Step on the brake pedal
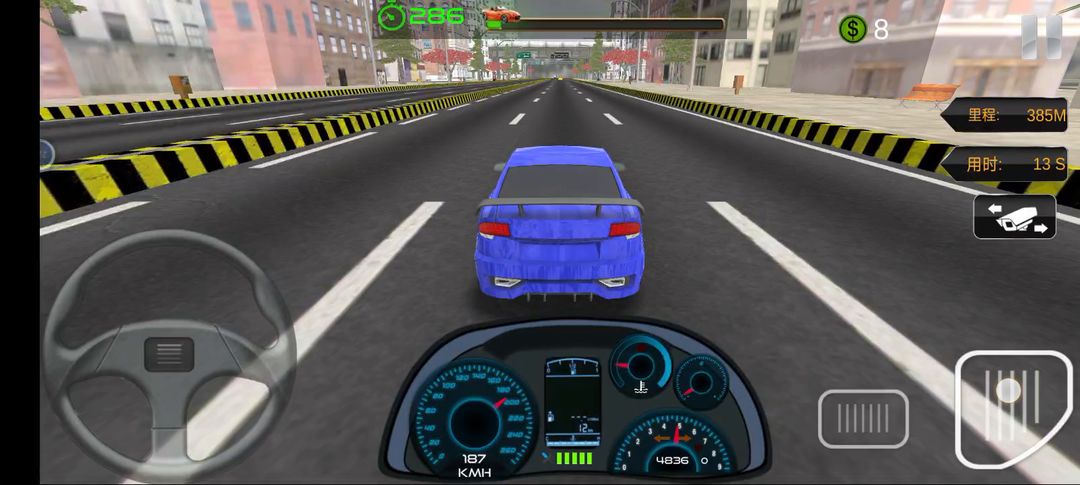This screenshot has width=1080, height=485. [x=863, y=418]
